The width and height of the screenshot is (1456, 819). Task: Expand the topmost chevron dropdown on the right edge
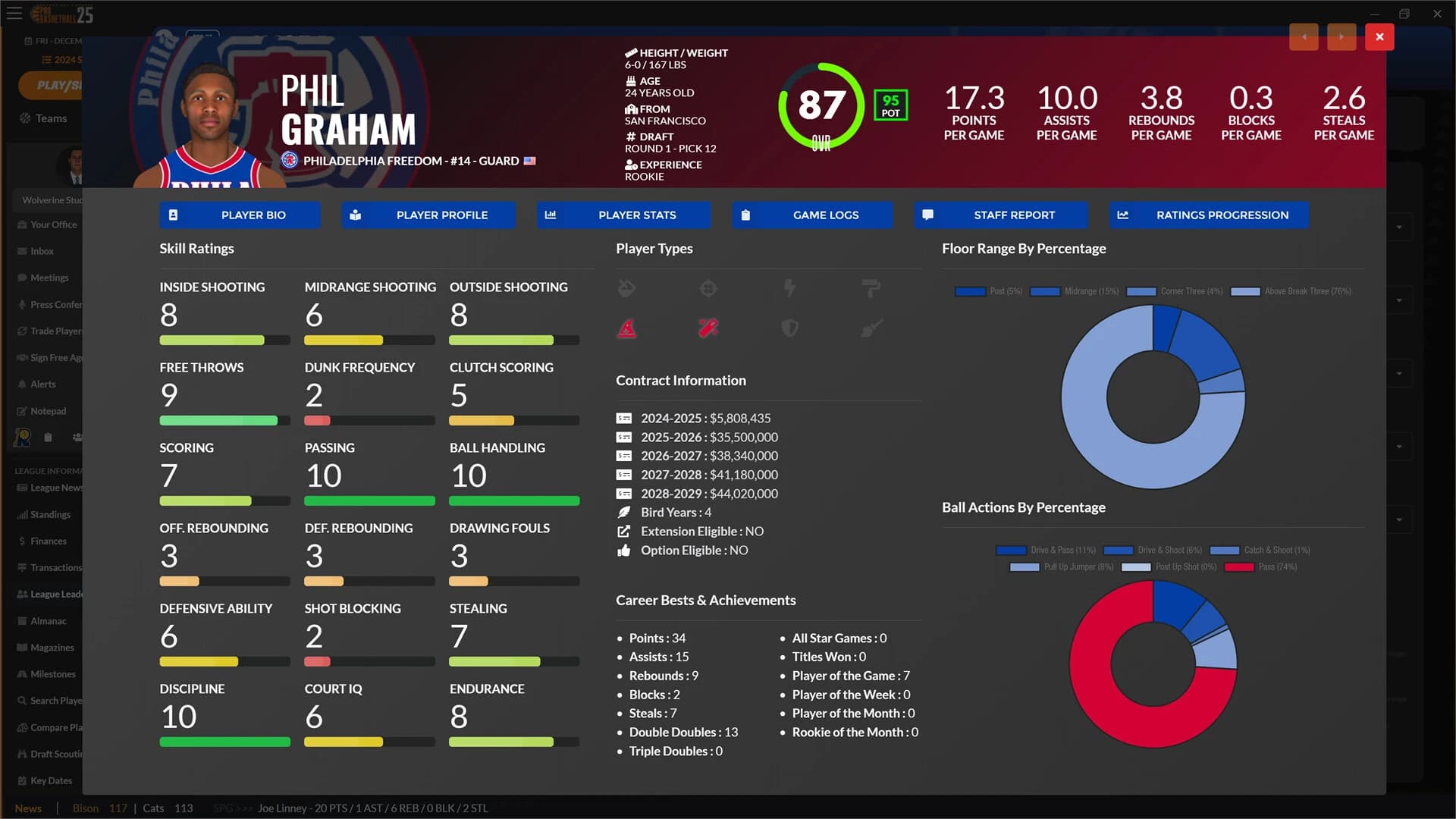pos(1399,227)
